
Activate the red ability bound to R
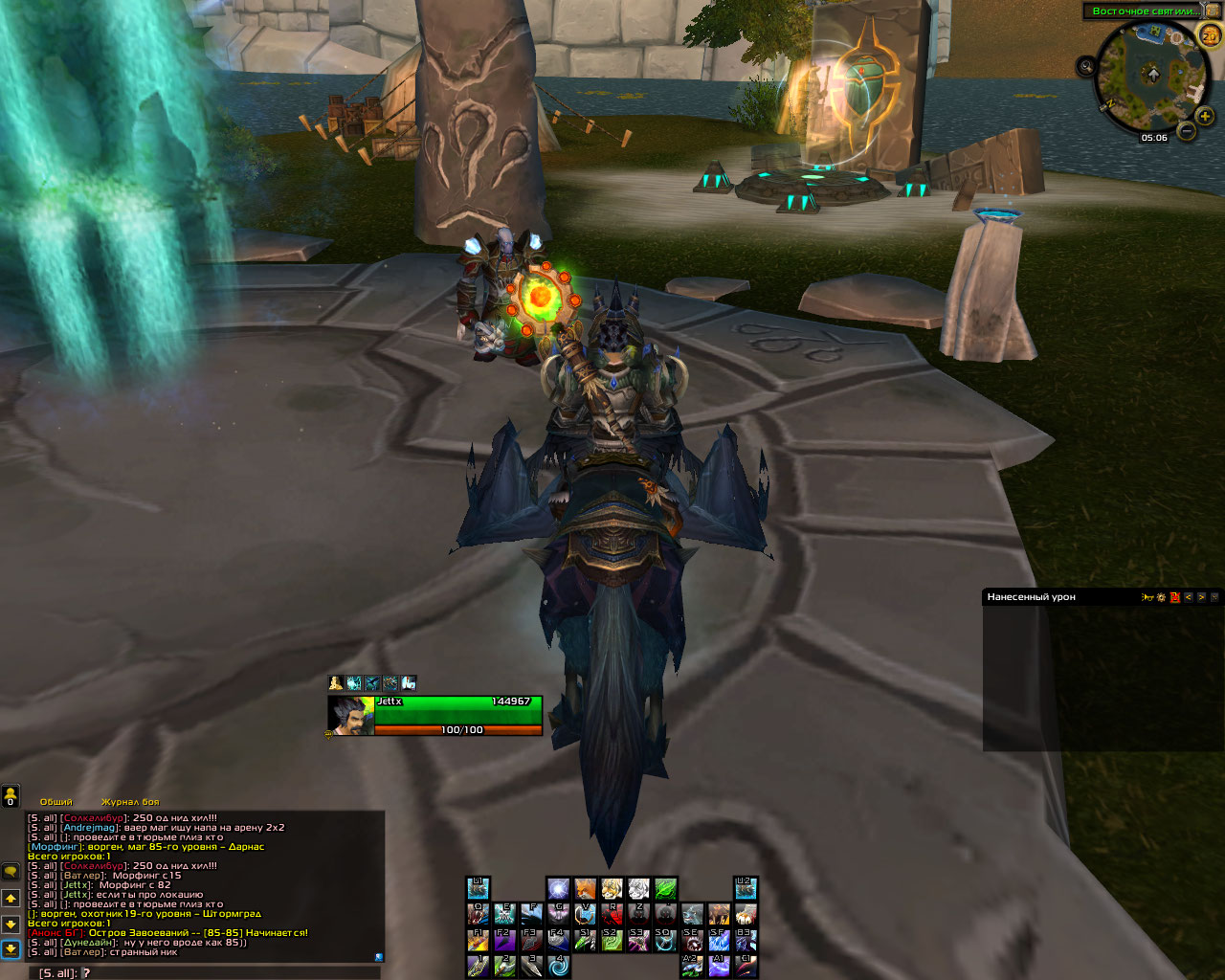click(x=612, y=914)
